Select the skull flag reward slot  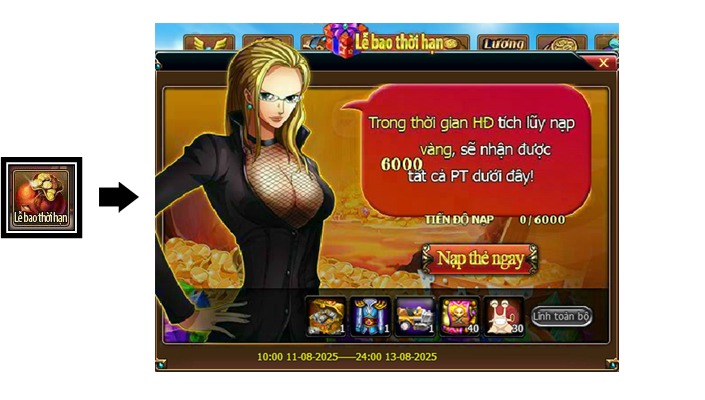(x=459, y=314)
